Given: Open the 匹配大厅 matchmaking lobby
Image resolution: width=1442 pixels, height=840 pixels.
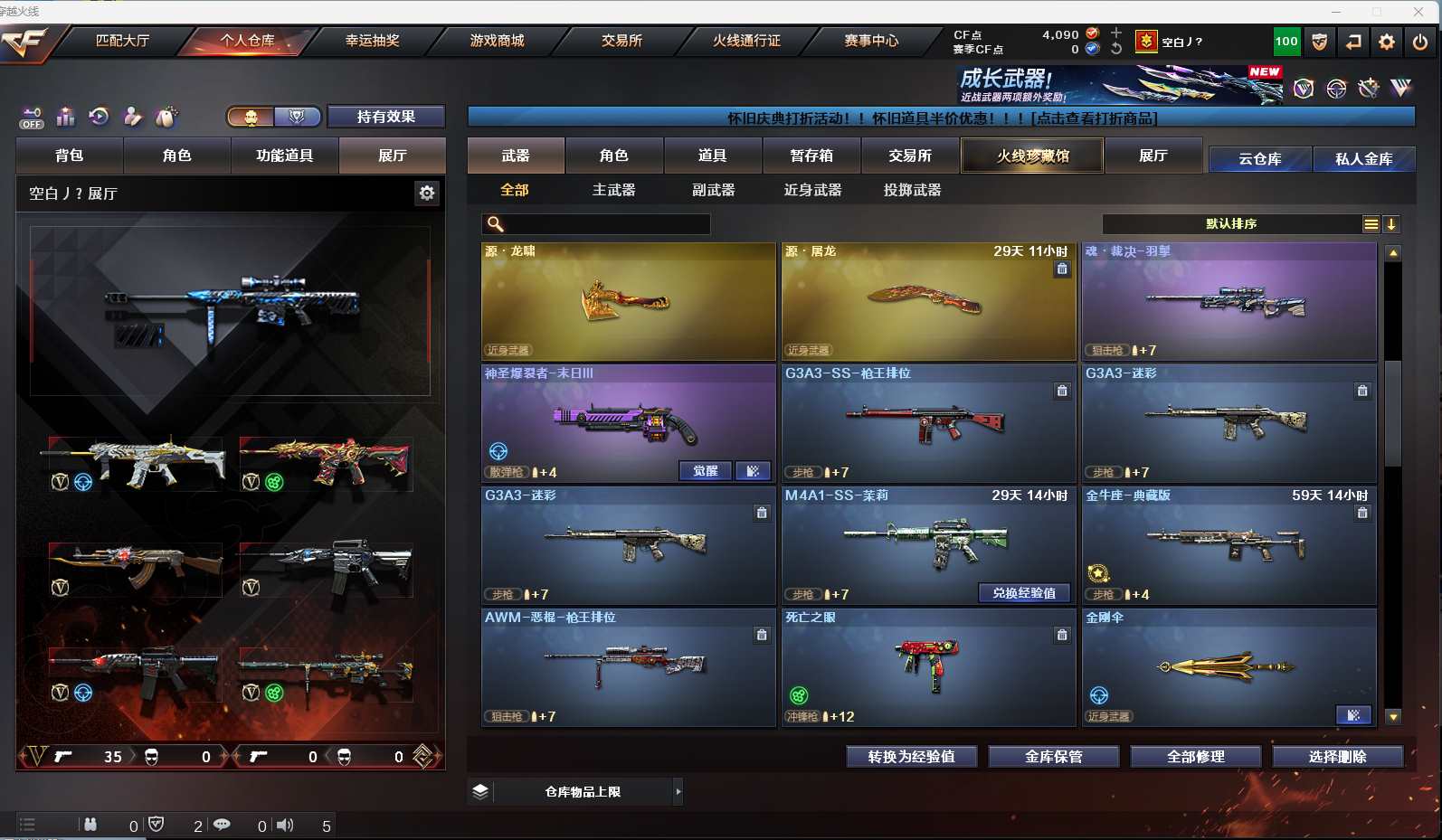Looking at the screenshot, I should click(x=122, y=41).
